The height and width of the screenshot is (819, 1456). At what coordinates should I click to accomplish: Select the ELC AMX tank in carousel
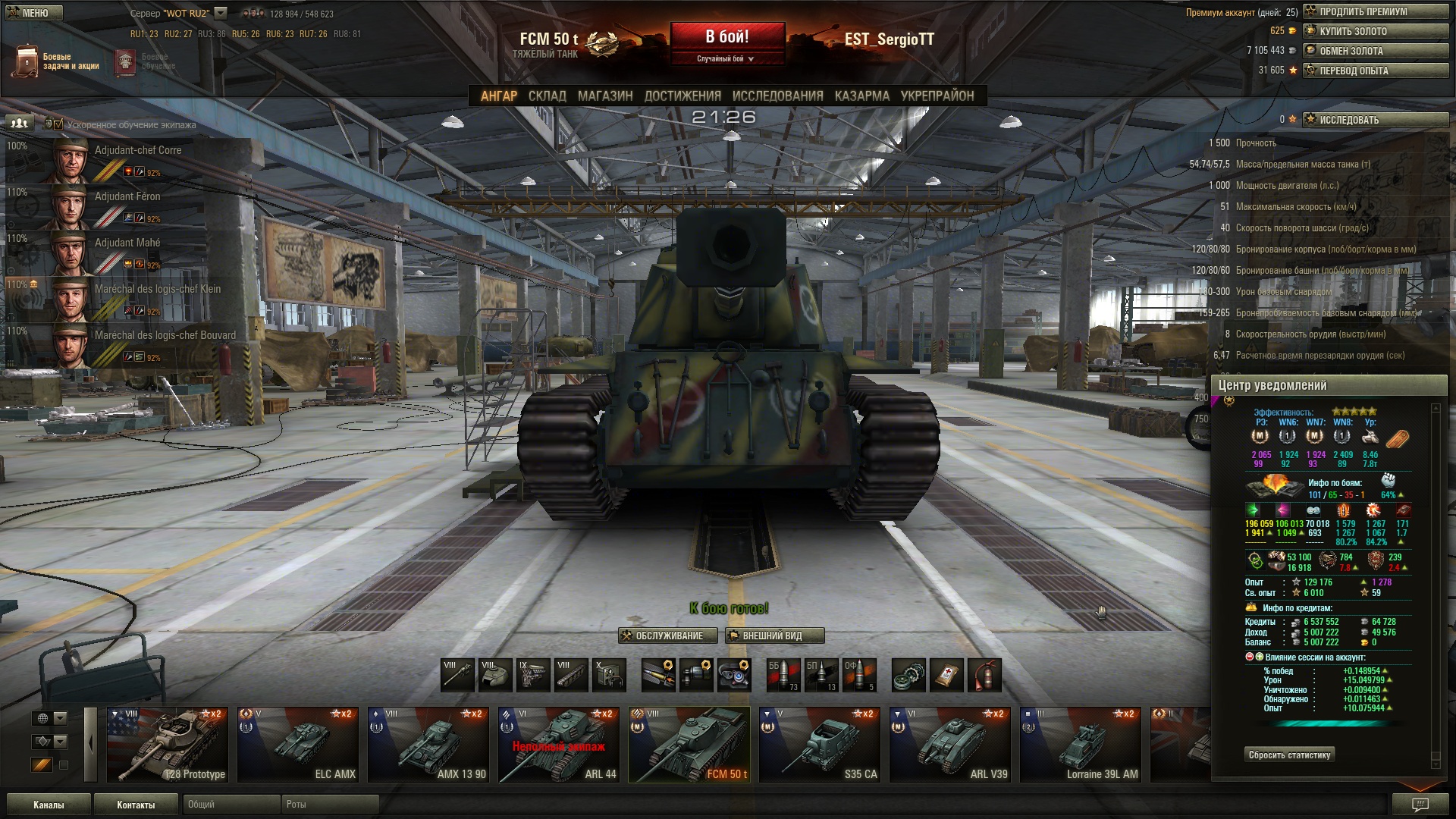pos(298,744)
